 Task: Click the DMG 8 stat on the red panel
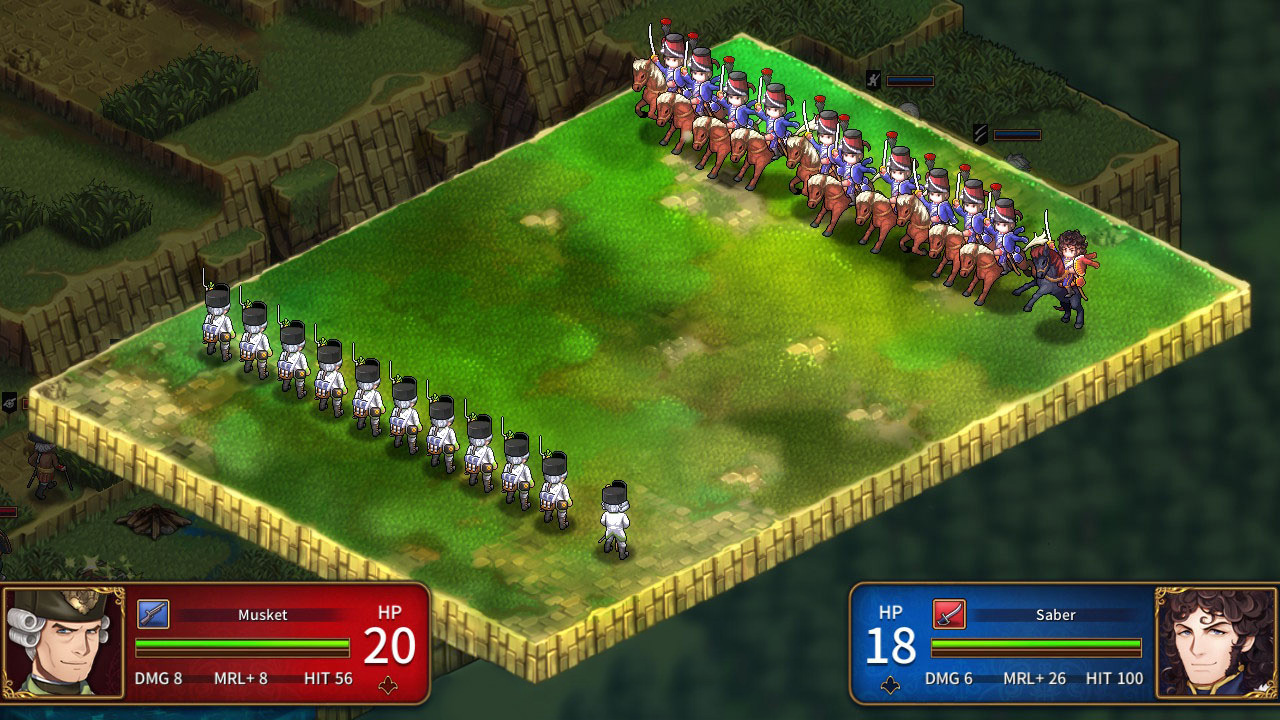tap(160, 678)
